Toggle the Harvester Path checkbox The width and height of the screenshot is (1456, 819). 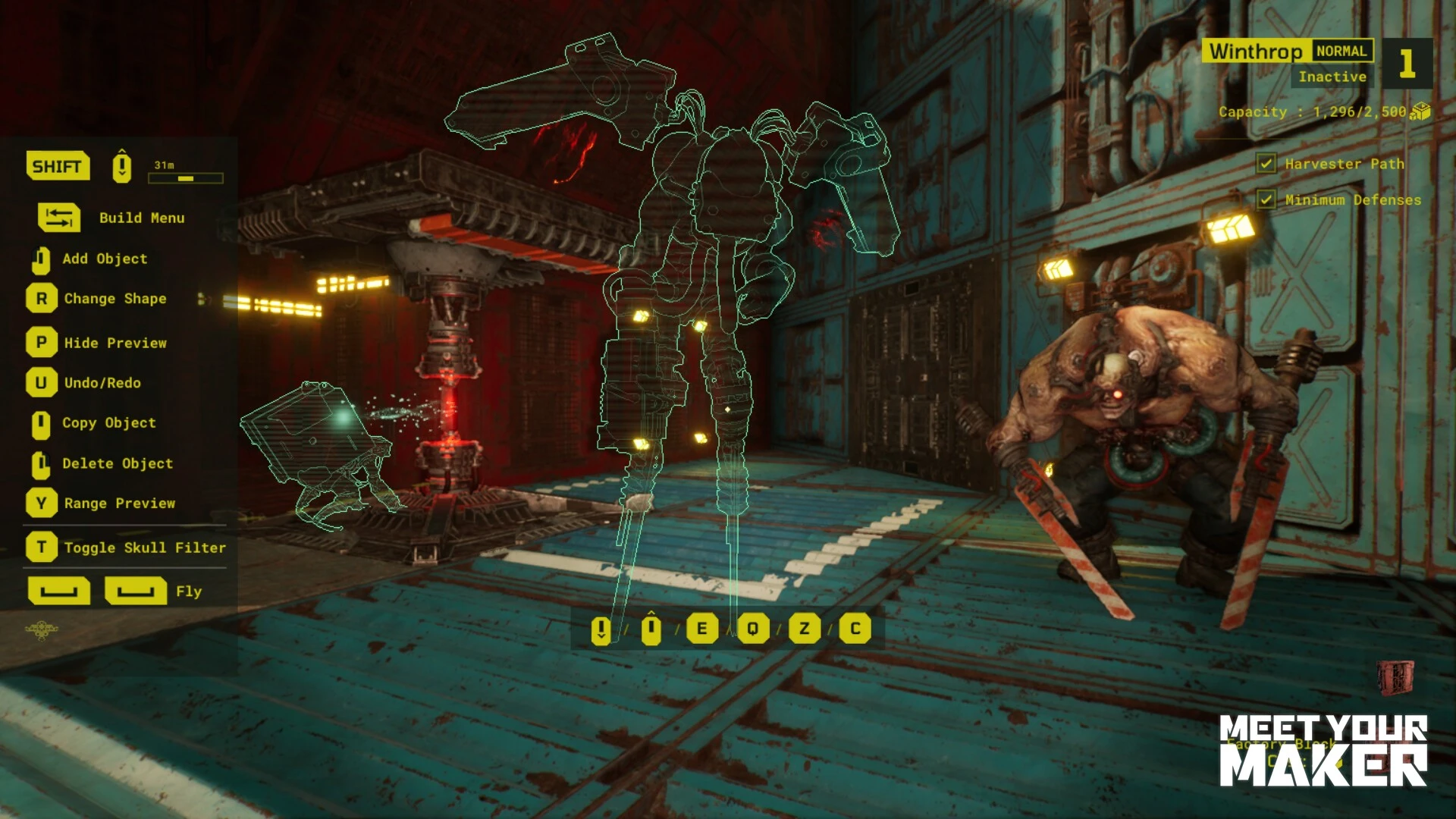pyautogui.click(x=1266, y=163)
